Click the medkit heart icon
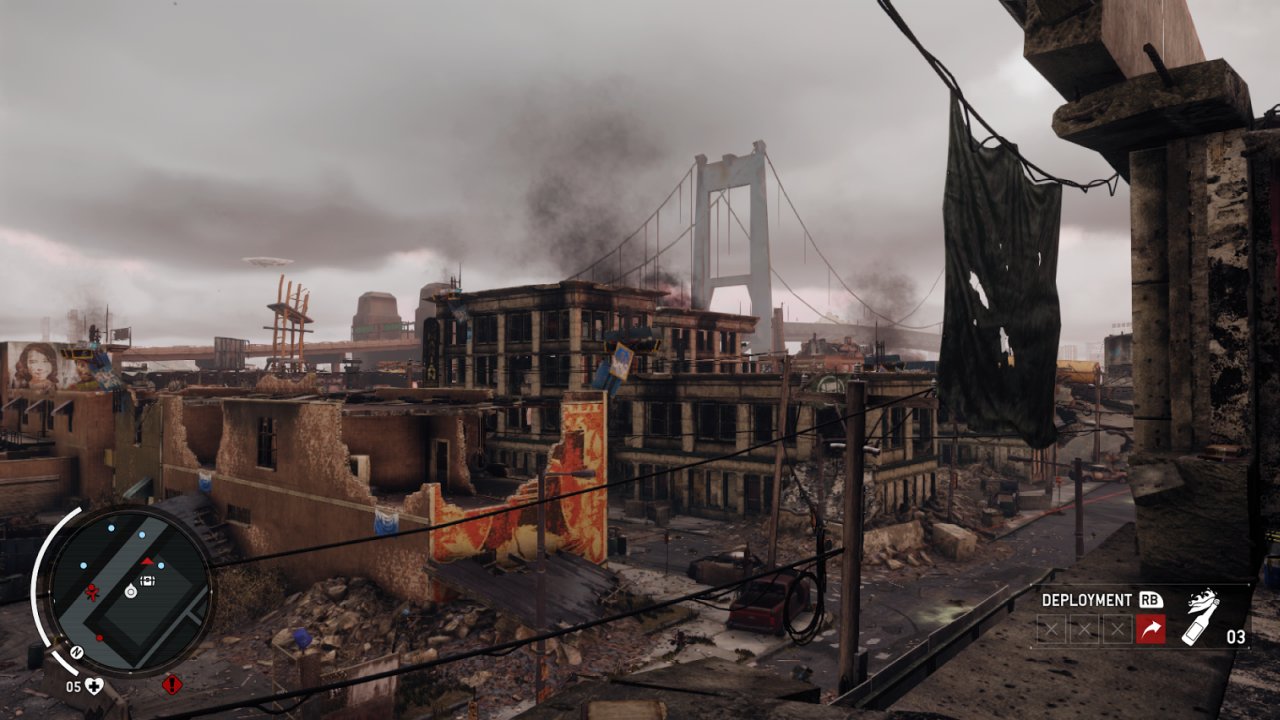The width and height of the screenshot is (1280, 720). 94,685
